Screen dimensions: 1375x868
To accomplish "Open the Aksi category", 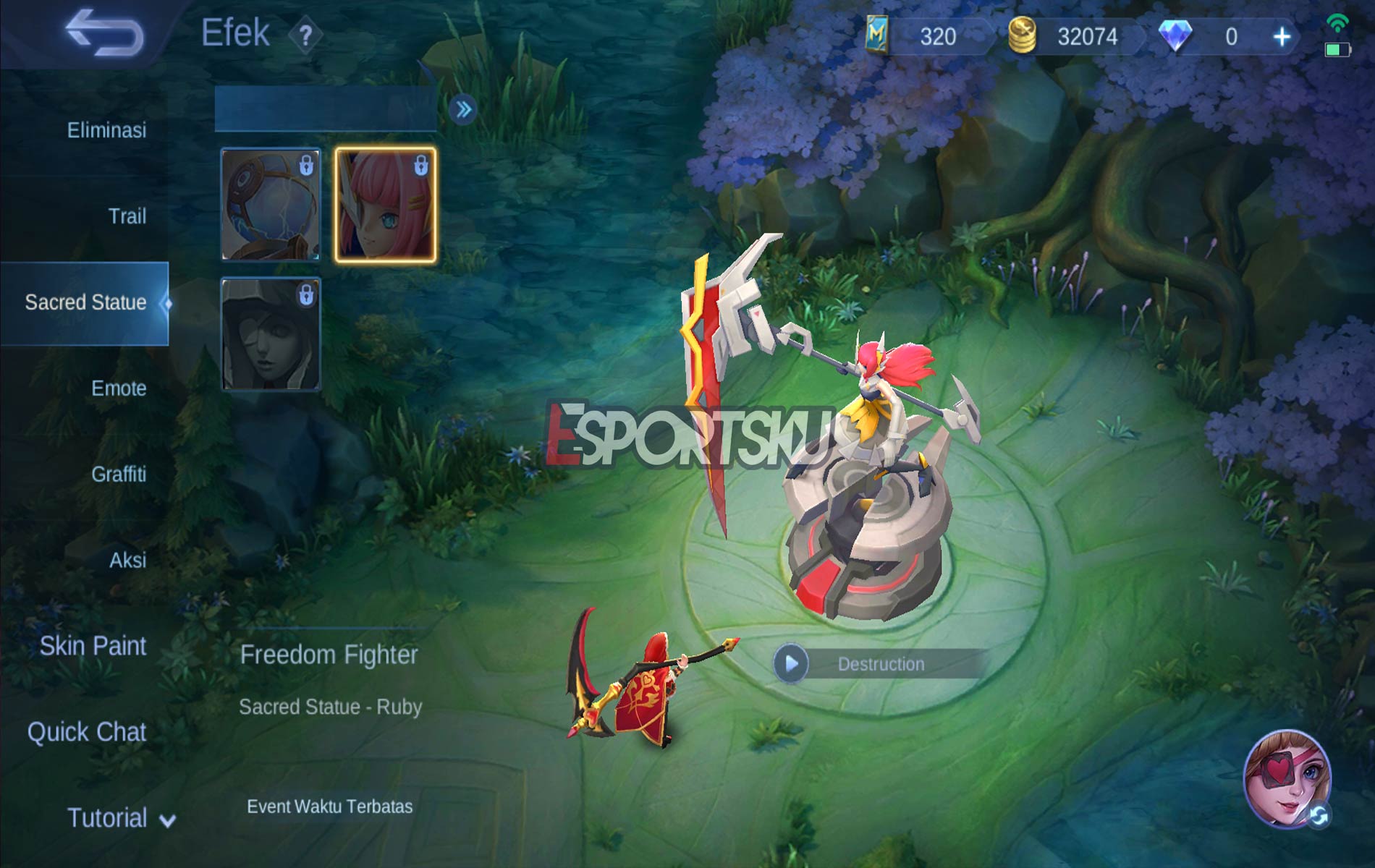I will point(128,560).
